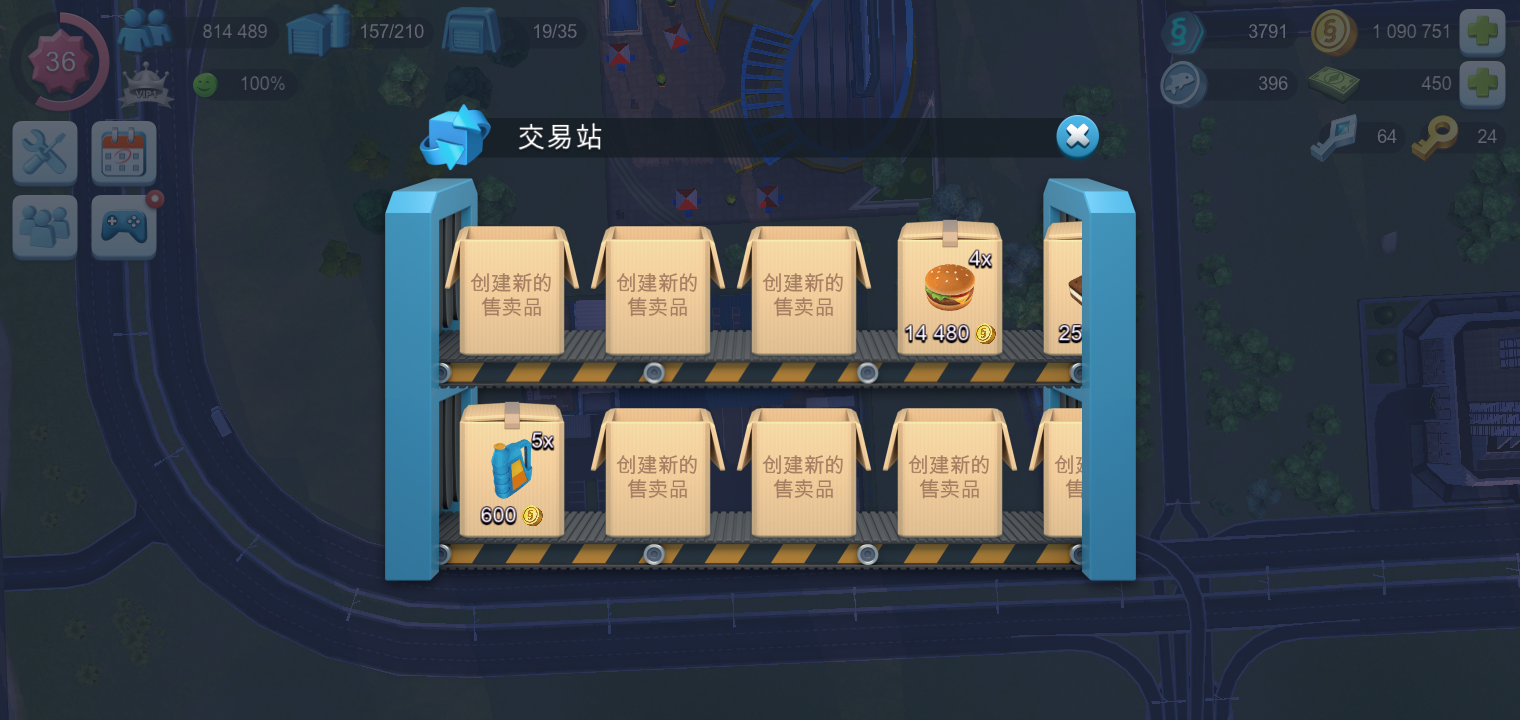This screenshot has height=720, width=1520.
Task: Open the first 创建新的售卖品 box on top shelf
Action: pos(512,292)
